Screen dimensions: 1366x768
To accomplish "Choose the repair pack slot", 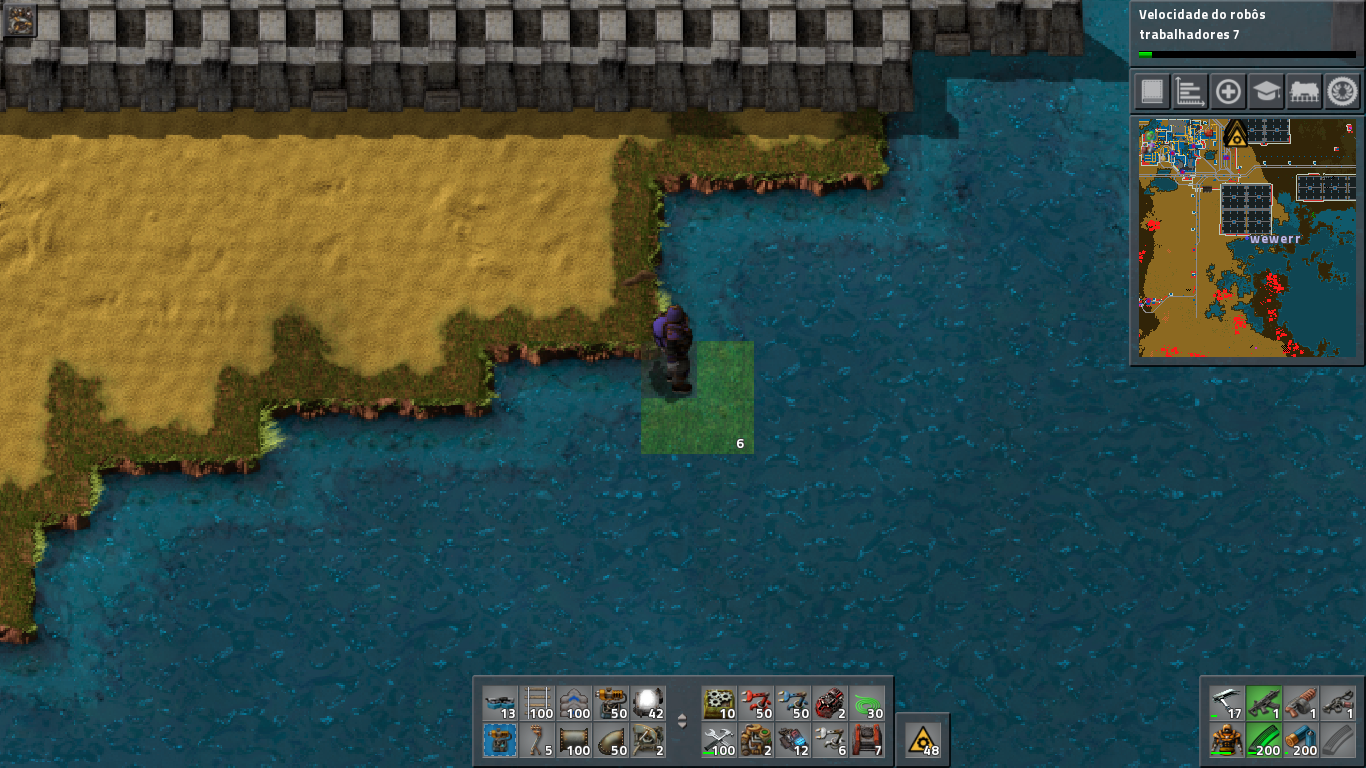I will [x=720, y=741].
